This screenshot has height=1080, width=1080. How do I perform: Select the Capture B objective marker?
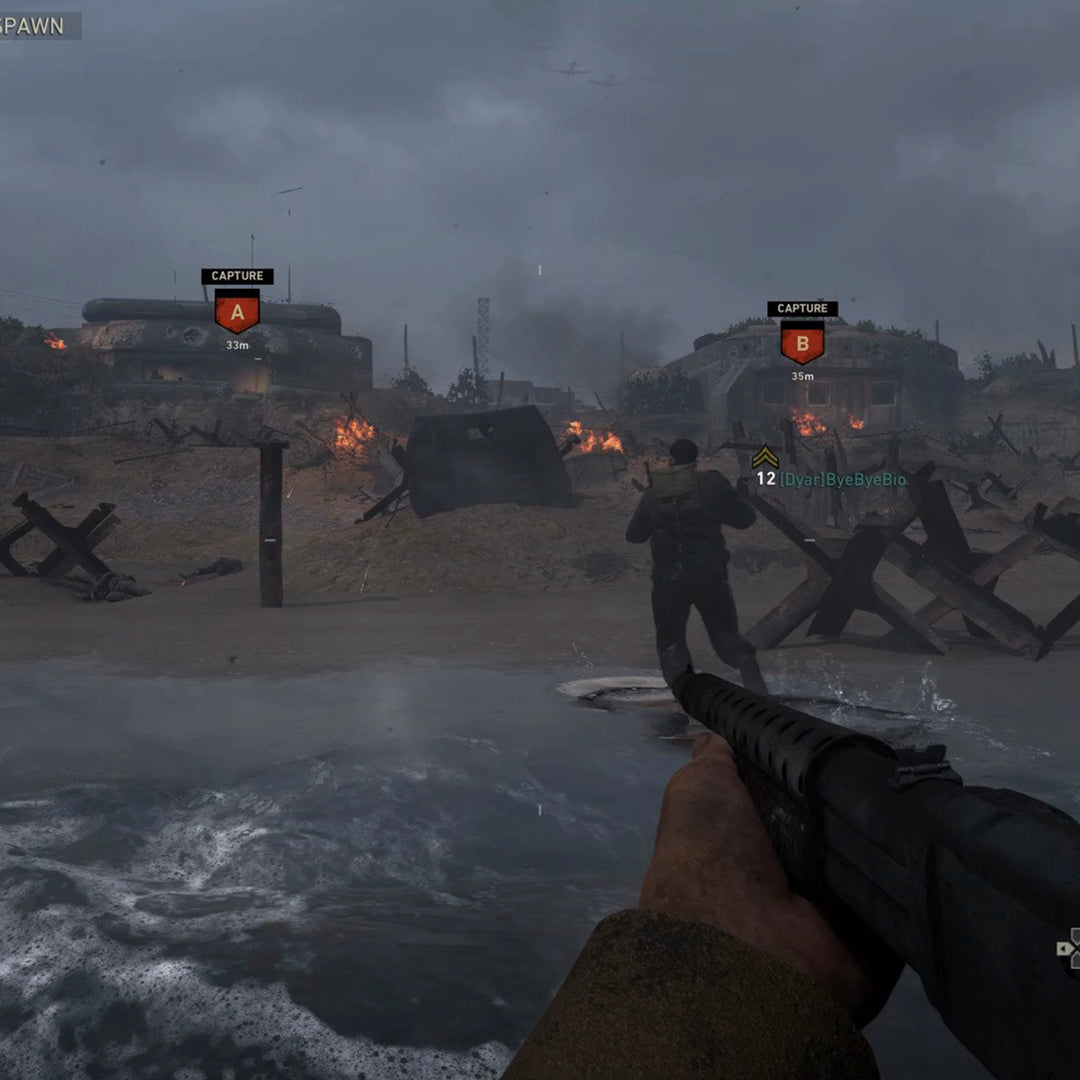[802, 343]
